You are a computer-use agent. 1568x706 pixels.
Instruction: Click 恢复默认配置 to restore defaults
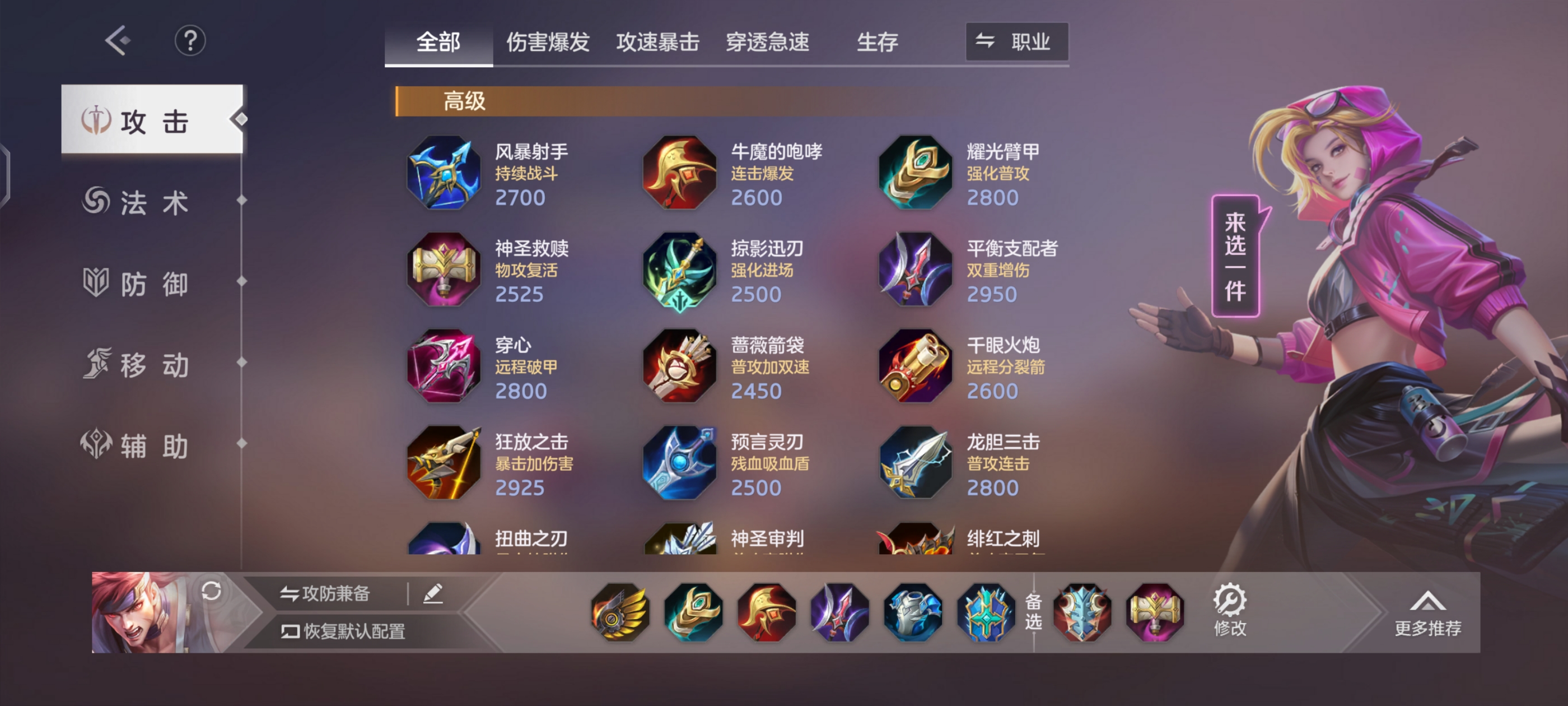342,631
